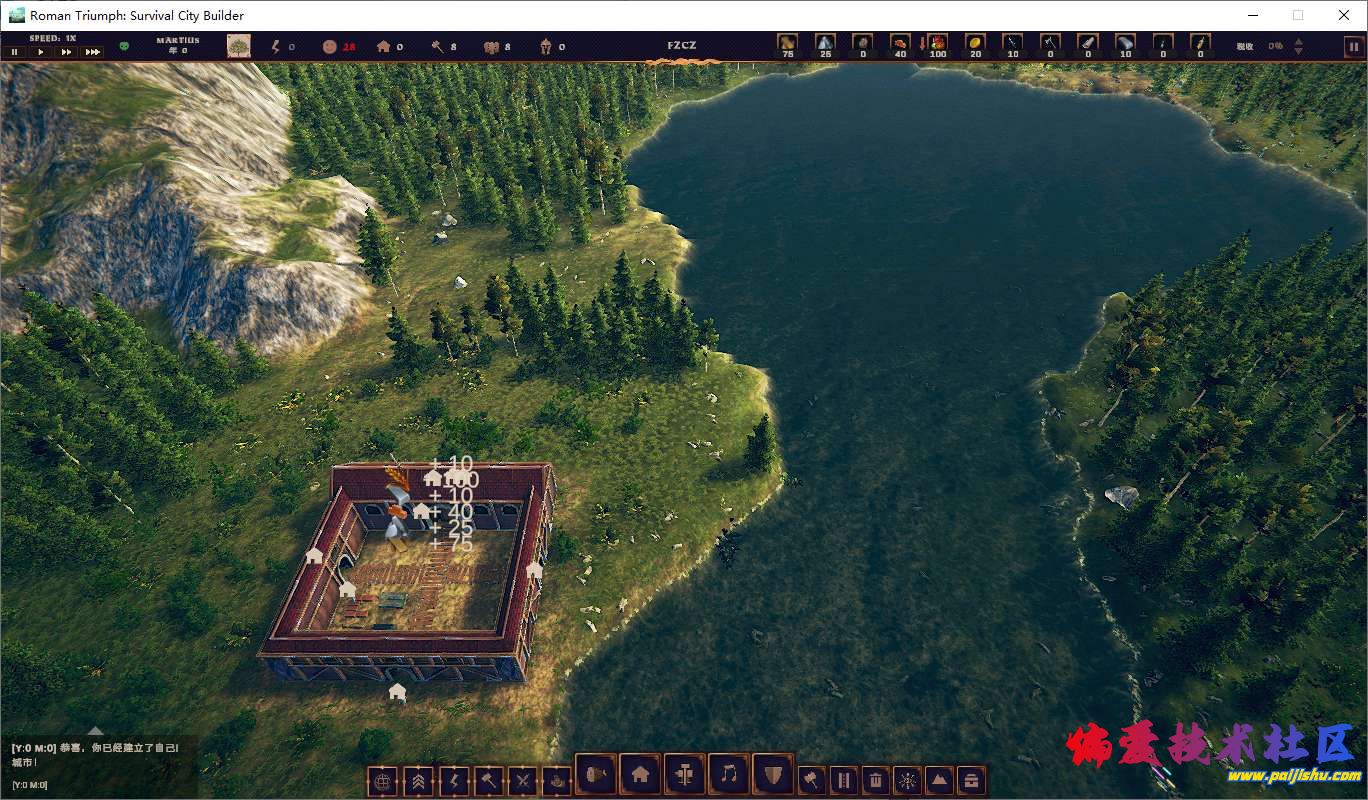
Task: Set speed to triple fast-forward
Action: point(92,52)
